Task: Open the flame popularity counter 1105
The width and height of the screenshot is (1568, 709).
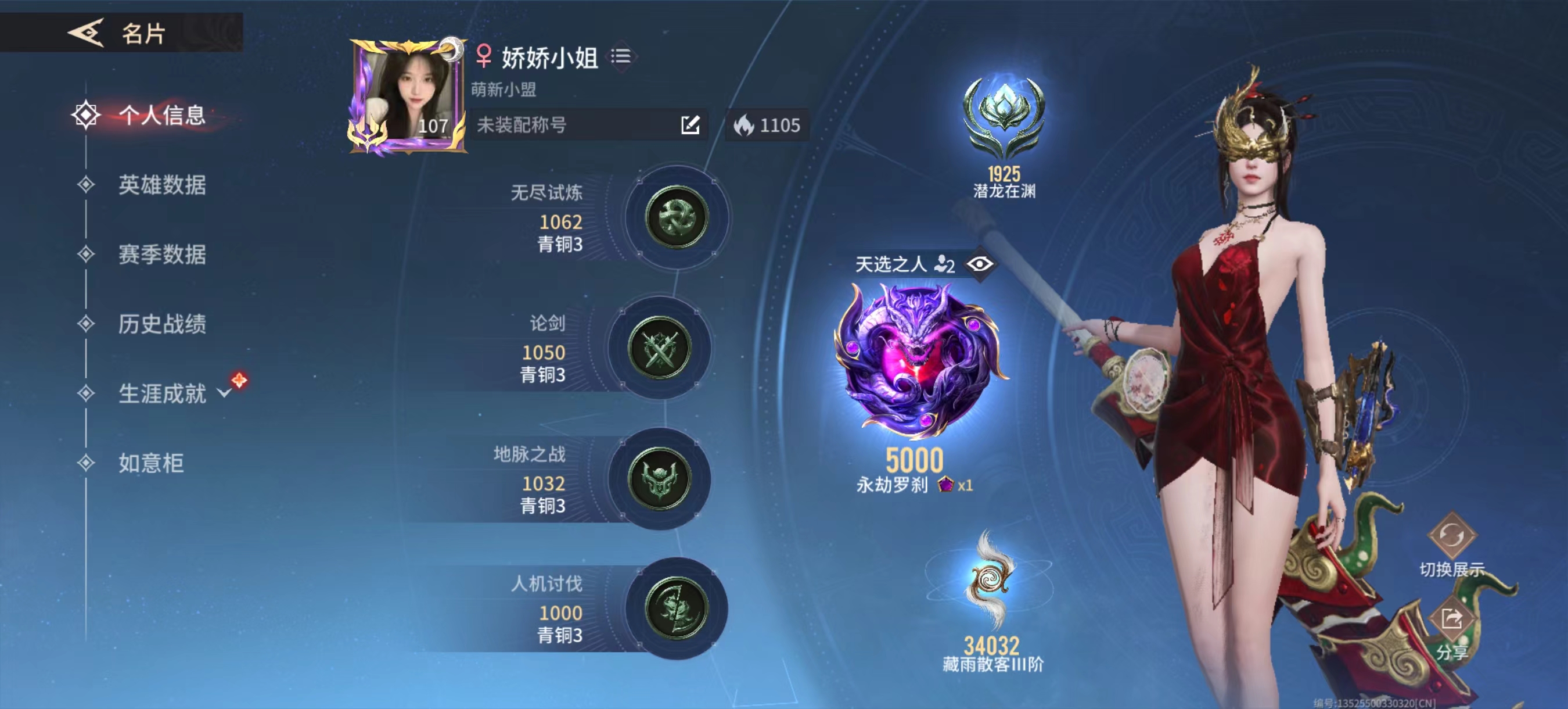Action: click(x=767, y=126)
